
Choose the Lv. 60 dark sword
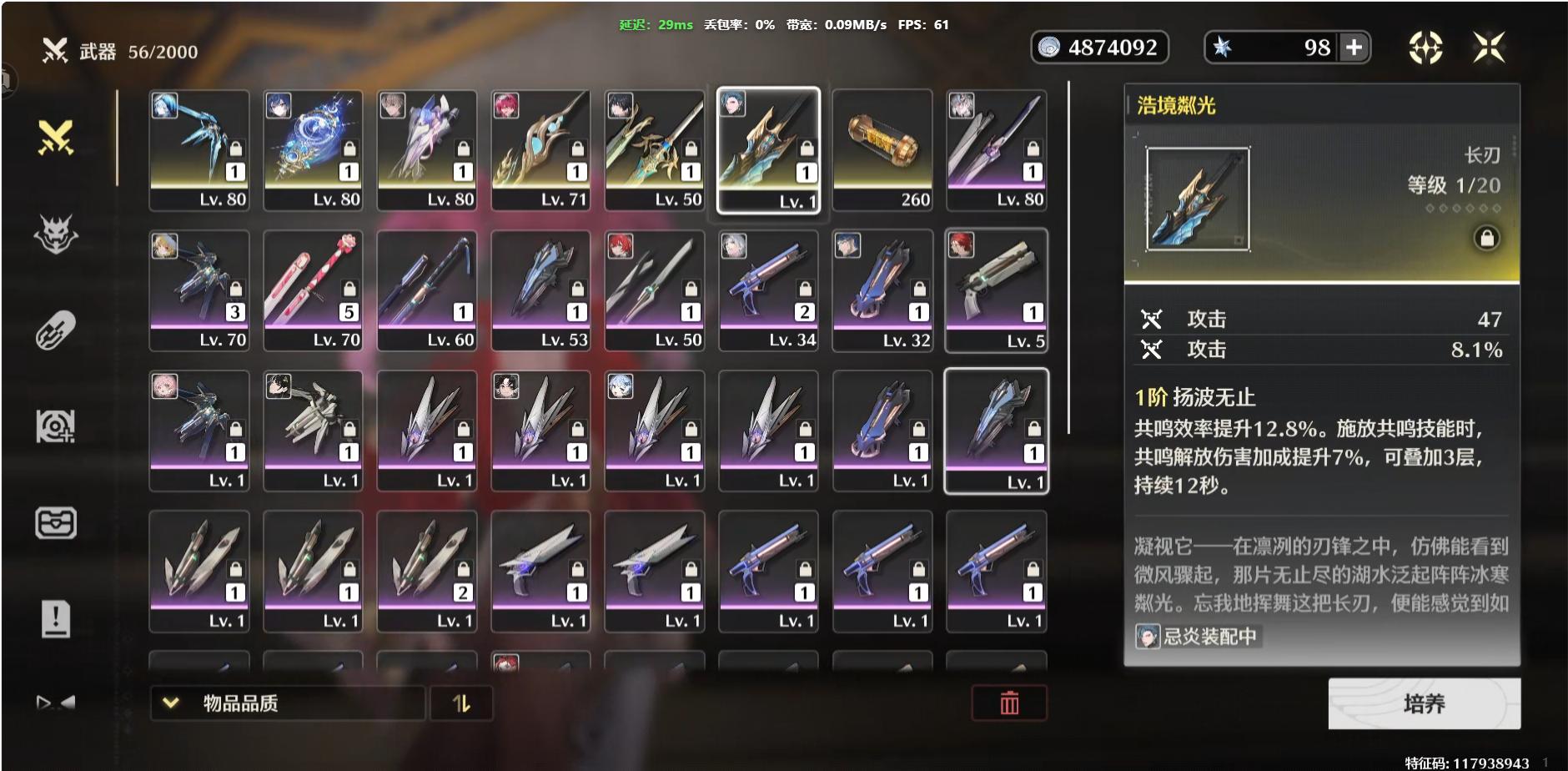[x=427, y=290]
